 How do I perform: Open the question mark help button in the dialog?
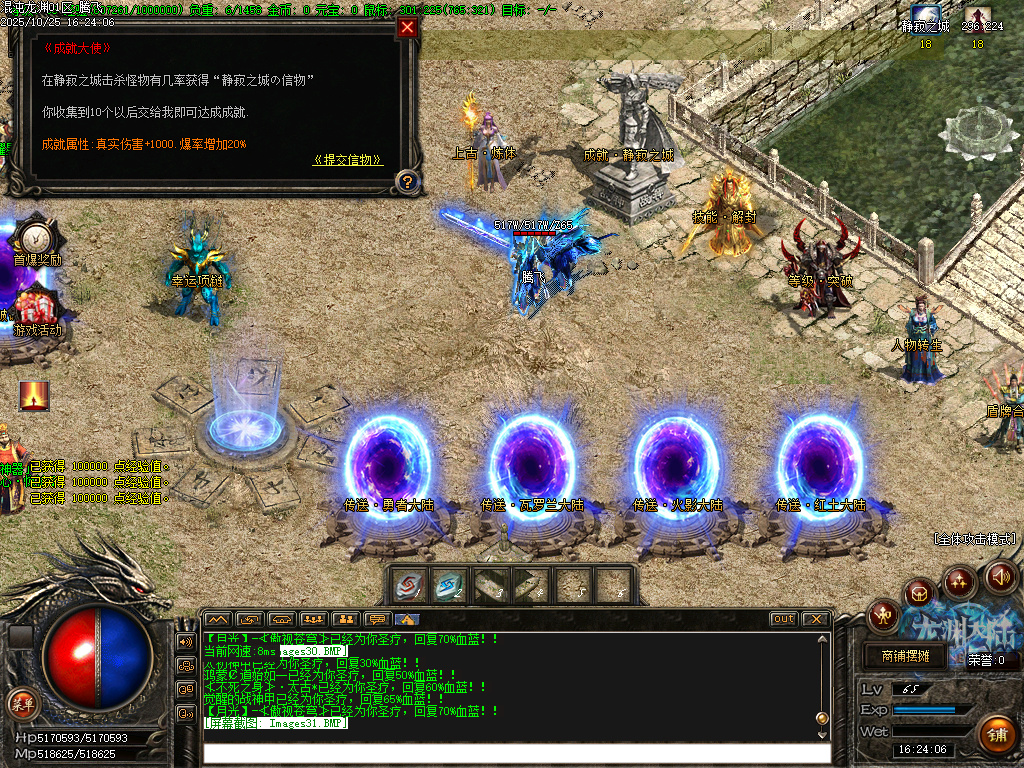point(406,181)
